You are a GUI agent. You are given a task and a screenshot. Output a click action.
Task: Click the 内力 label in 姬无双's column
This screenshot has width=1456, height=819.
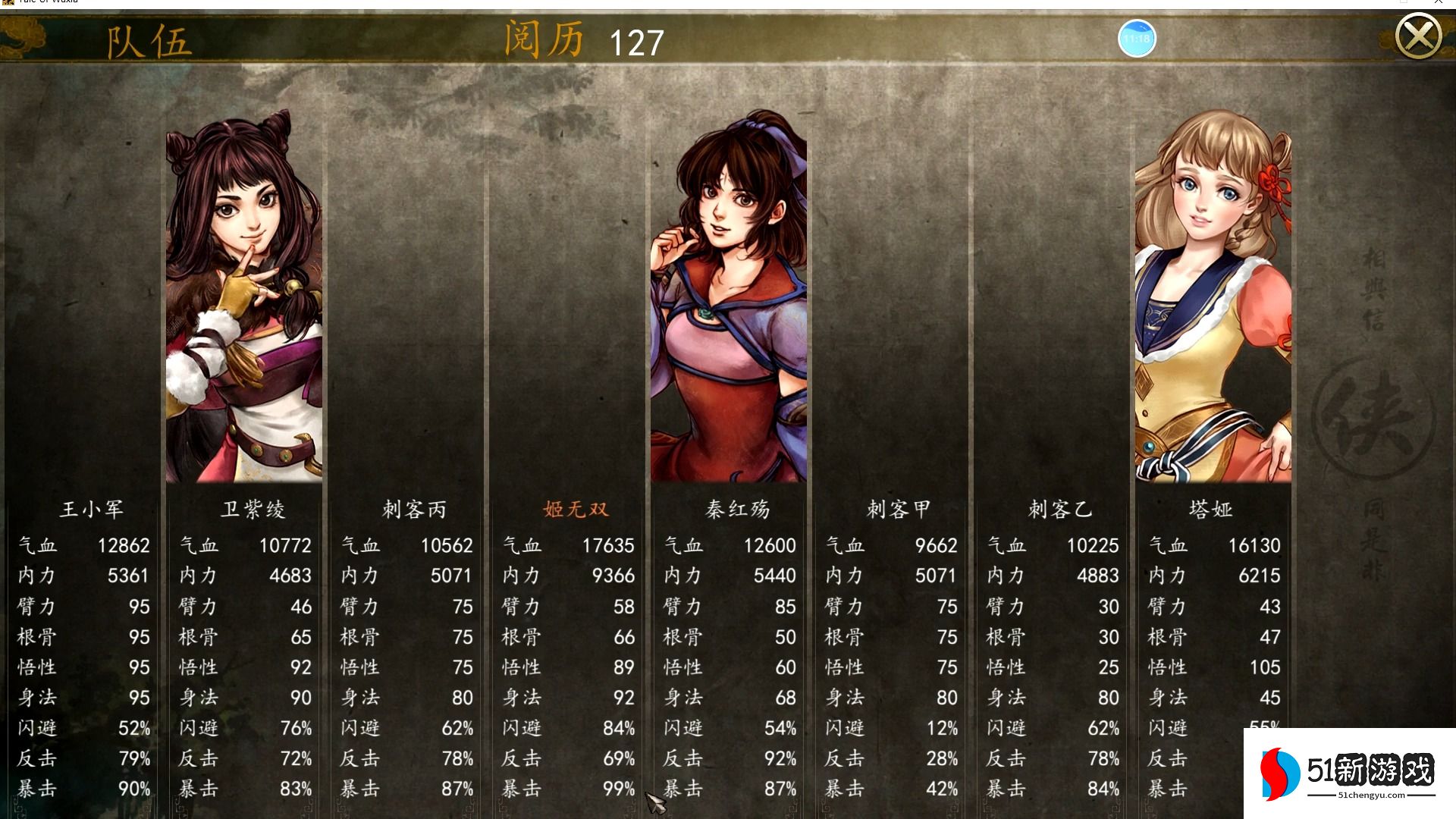[x=522, y=576]
